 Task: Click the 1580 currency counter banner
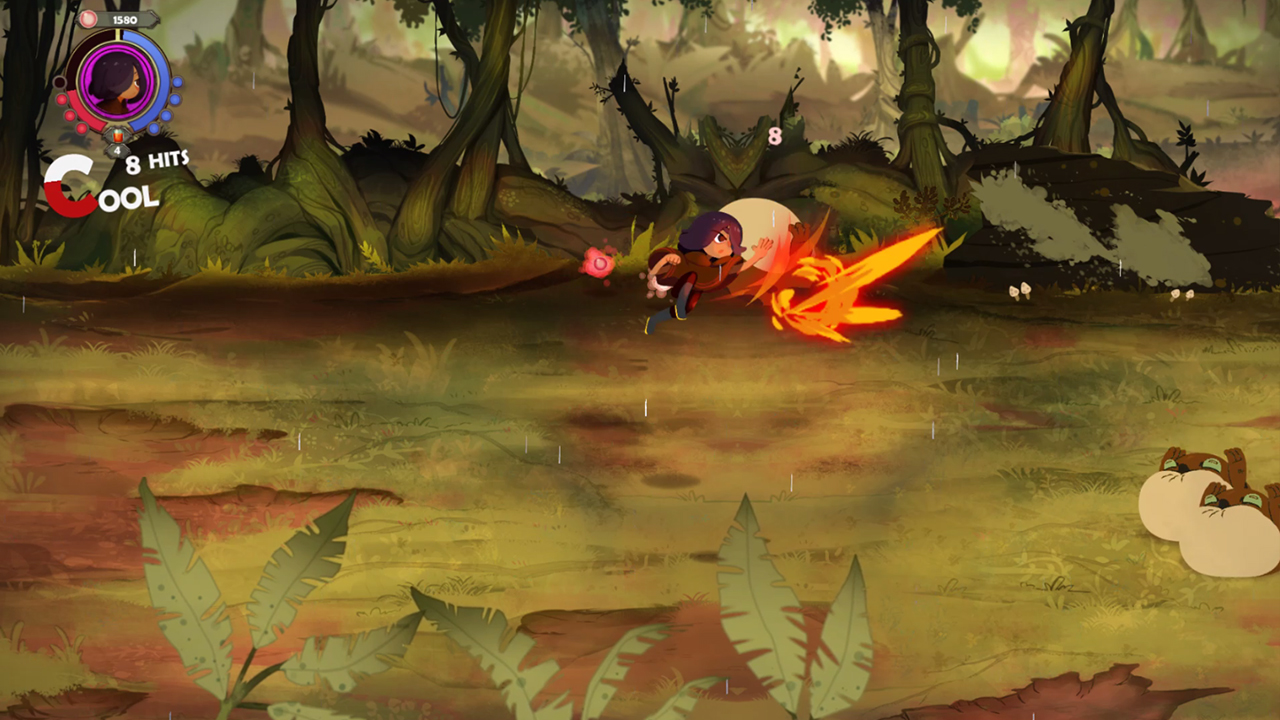tap(124, 20)
